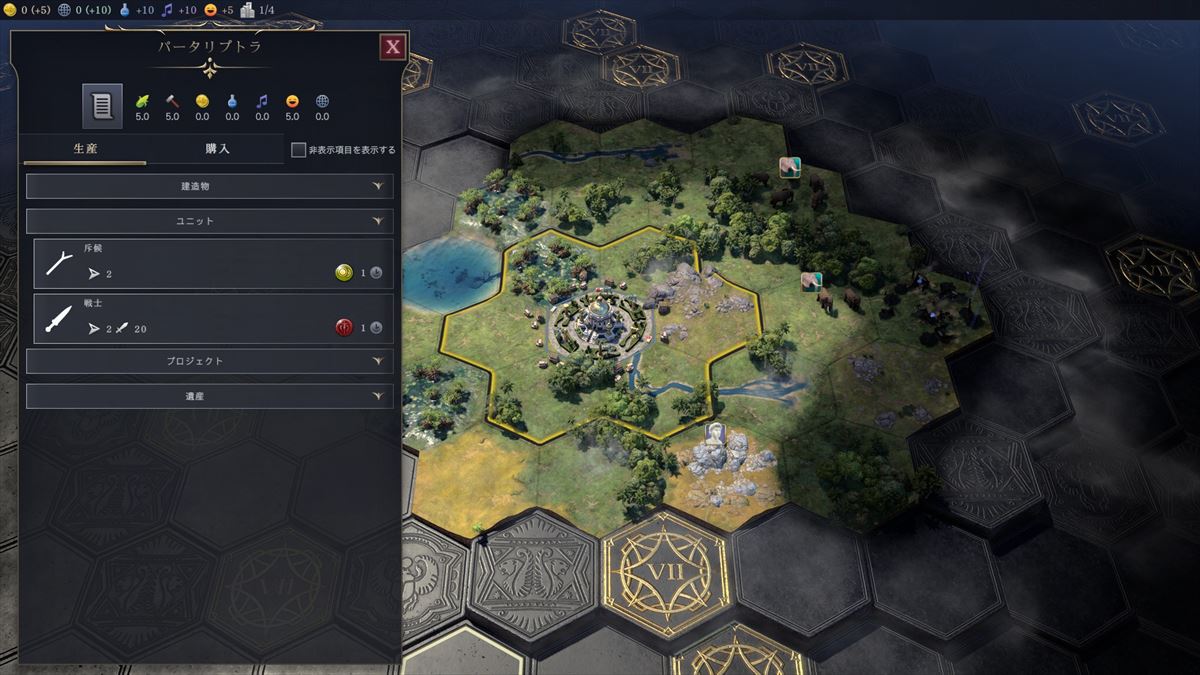Screen dimensions: 1200x675
Task: Collapse the ユニット section
Action: 209,221
